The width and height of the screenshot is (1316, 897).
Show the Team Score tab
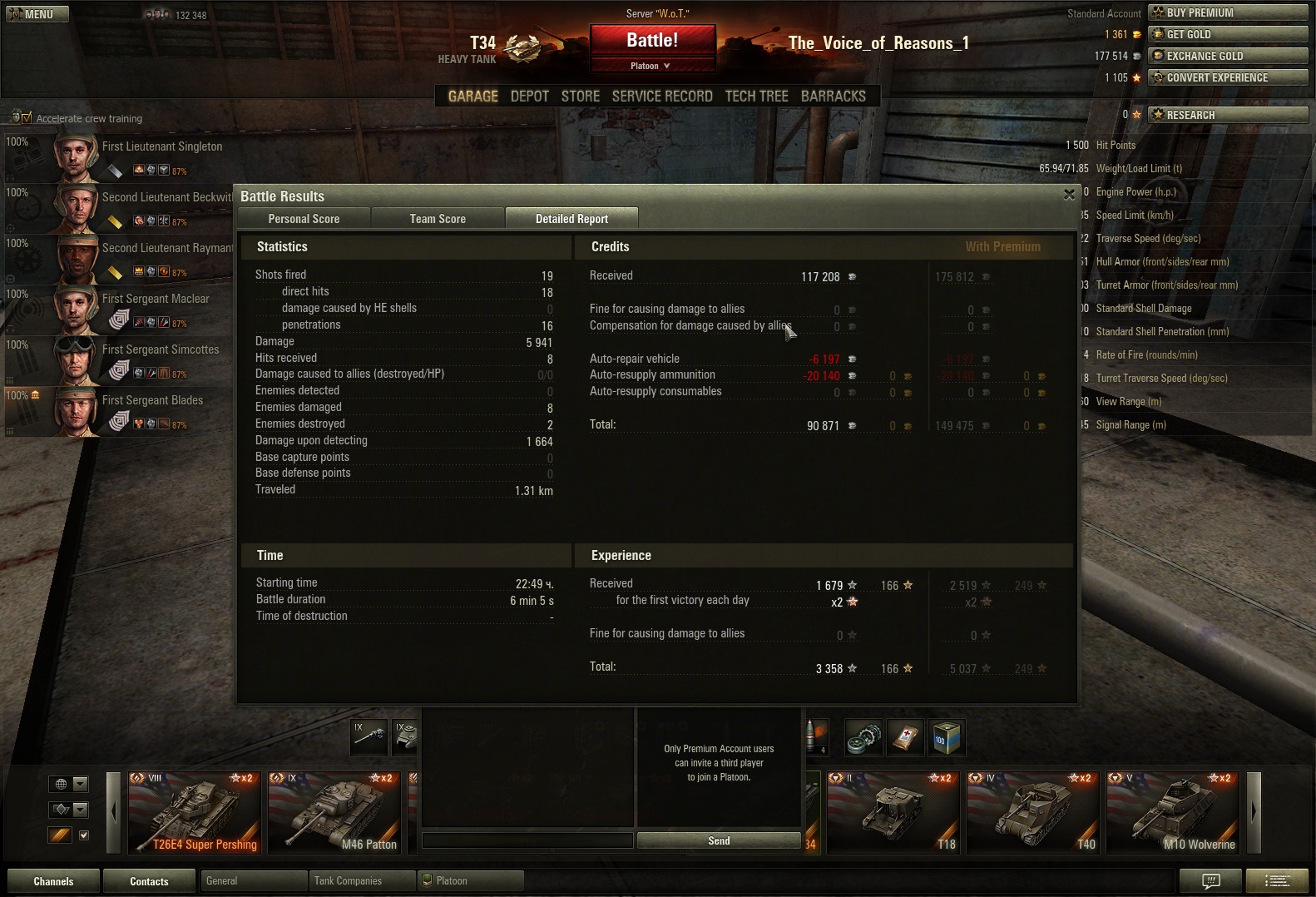(438, 219)
